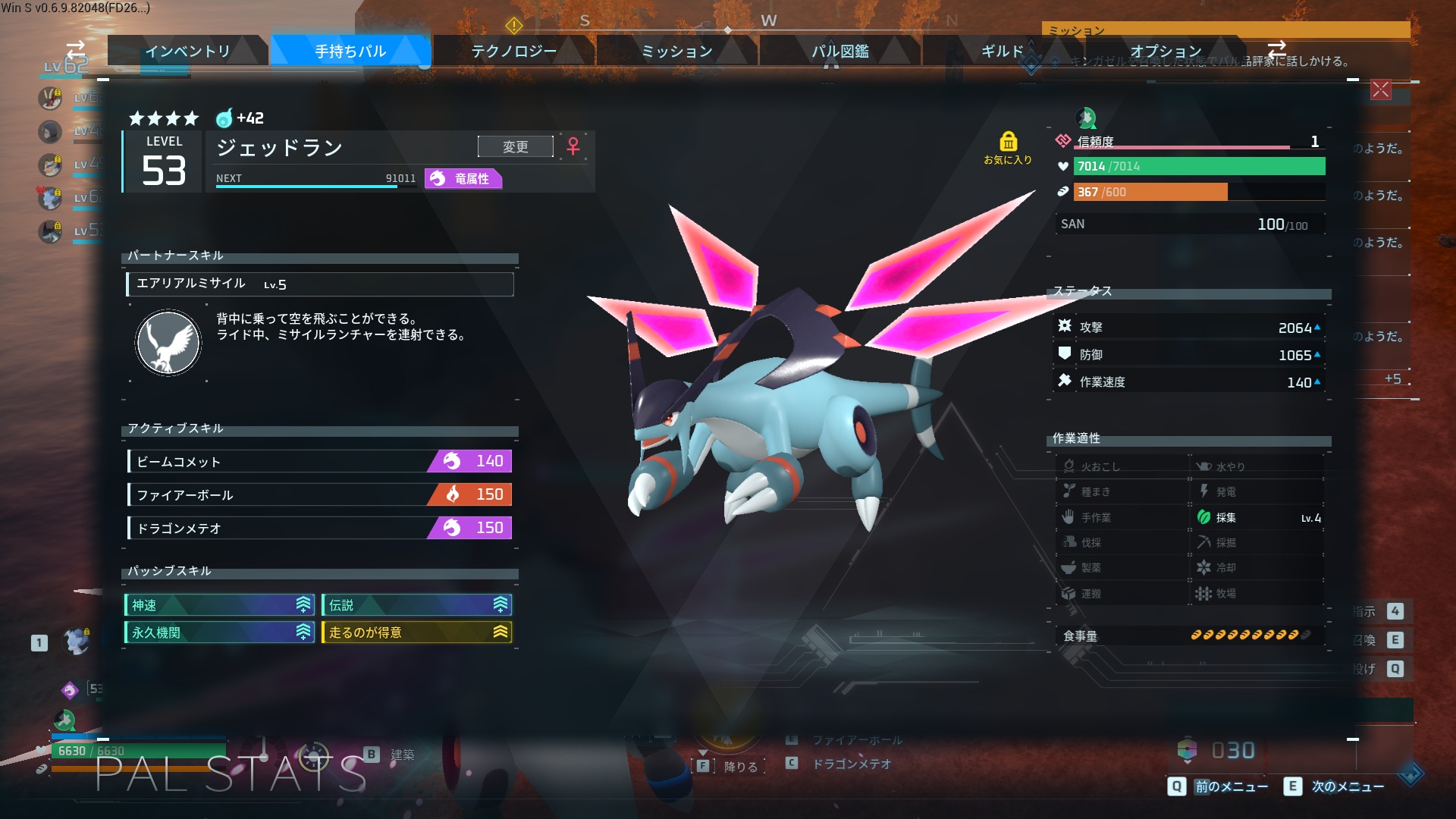Screen dimensions: 1456x819
Task: Click the 変更 rename button
Action: [516, 146]
